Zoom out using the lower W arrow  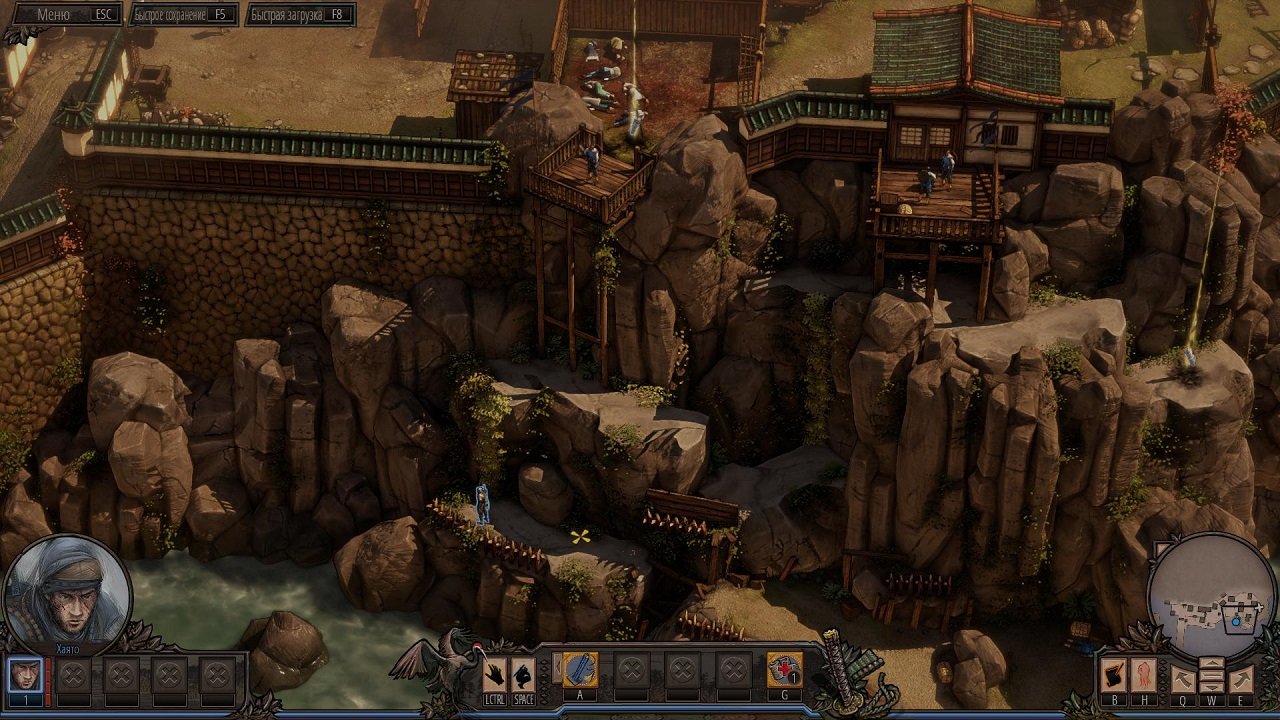1212,687
